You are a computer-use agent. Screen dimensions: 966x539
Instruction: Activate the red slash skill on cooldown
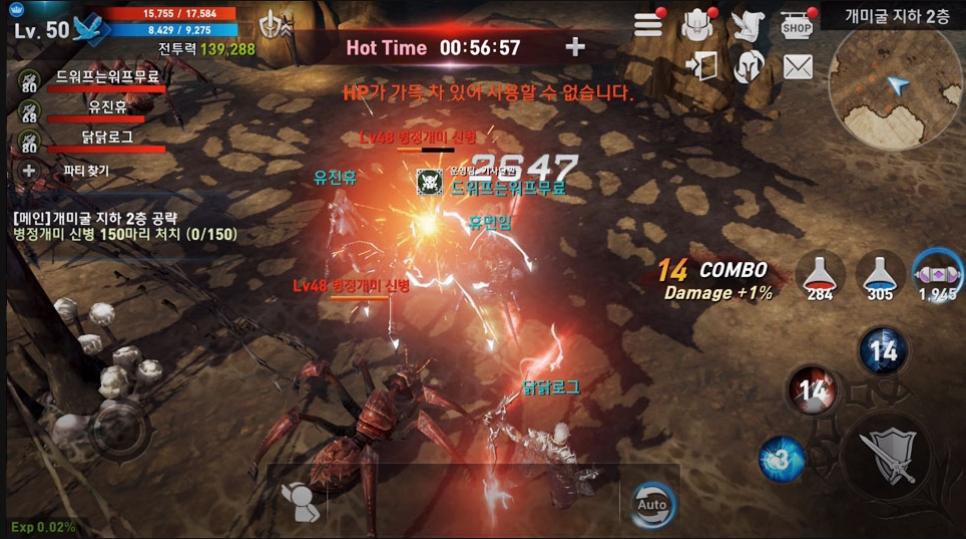pyautogui.click(x=814, y=391)
